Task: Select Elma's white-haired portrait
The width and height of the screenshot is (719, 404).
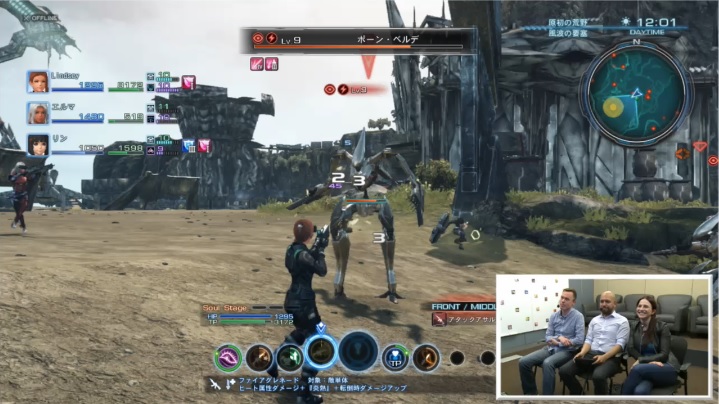Action: (x=38, y=113)
